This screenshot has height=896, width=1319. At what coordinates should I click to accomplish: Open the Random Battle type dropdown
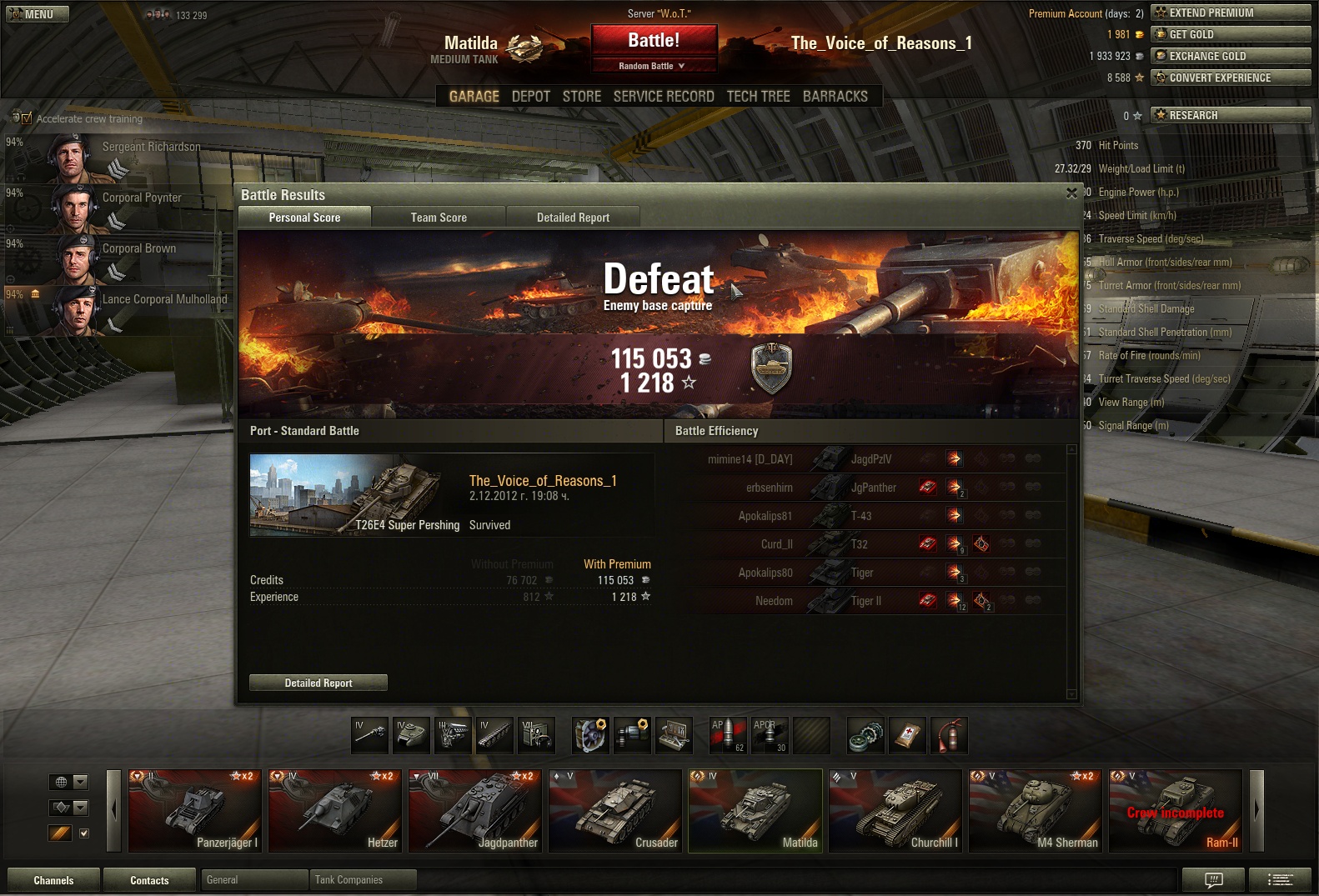click(654, 66)
